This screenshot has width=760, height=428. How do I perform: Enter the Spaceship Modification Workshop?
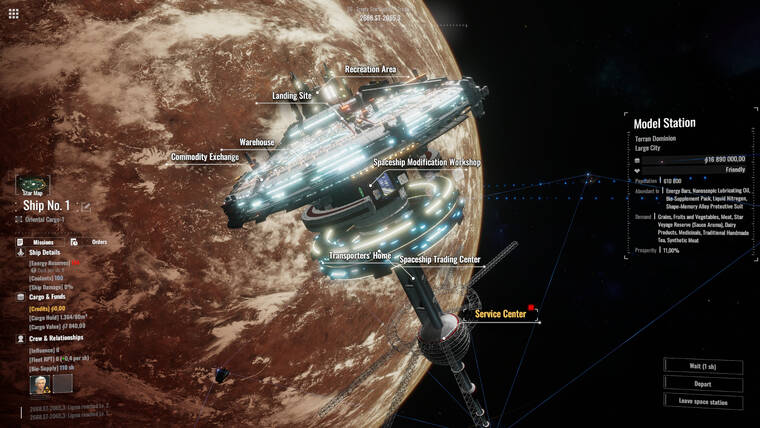point(427,162)
